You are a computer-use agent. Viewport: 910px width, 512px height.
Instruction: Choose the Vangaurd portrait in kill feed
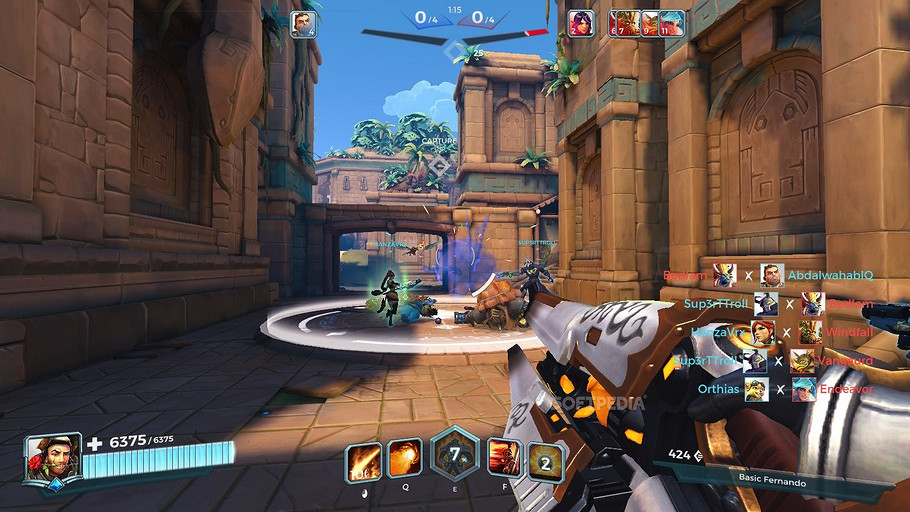click(x=802, y=361)
